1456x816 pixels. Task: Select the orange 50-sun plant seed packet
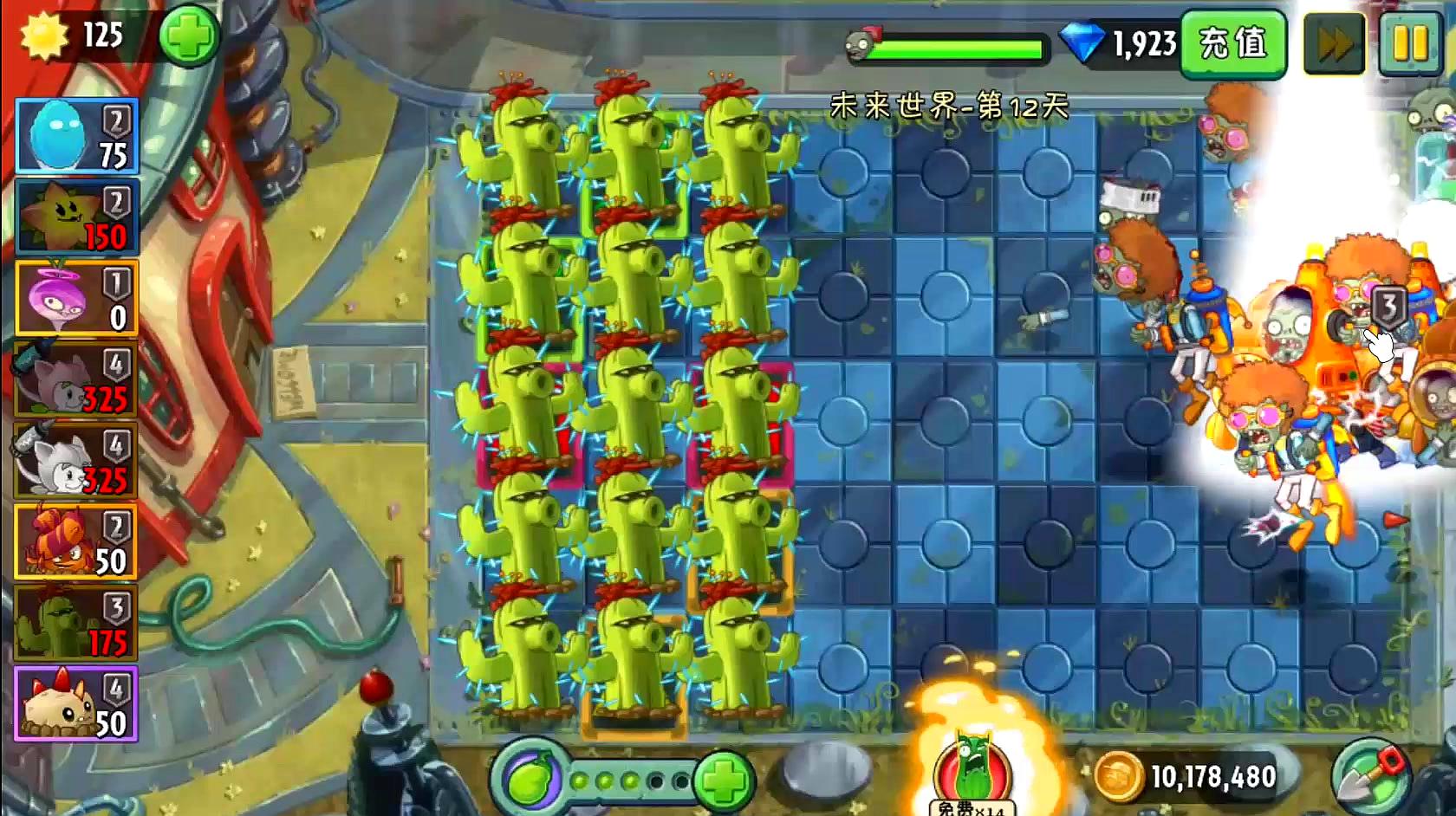click(x=76, y=543)
